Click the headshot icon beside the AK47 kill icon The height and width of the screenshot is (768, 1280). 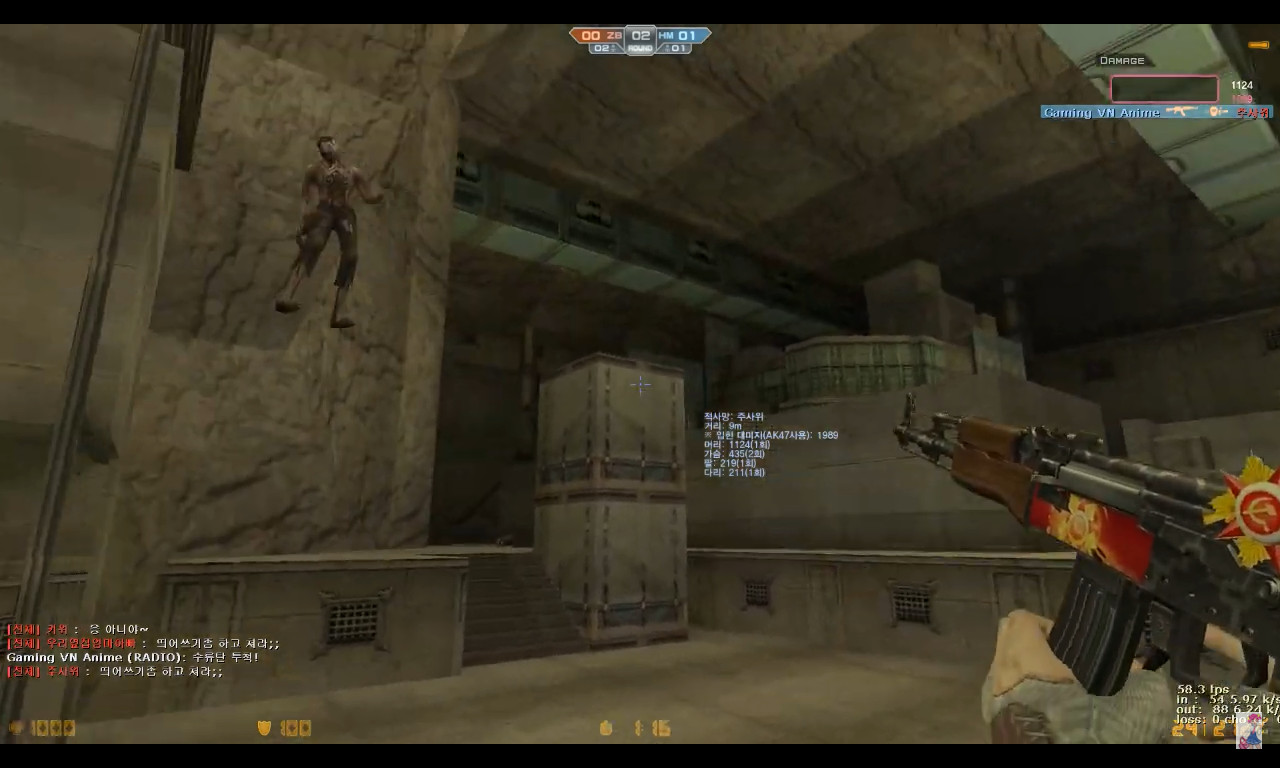tap(1216, 111)
